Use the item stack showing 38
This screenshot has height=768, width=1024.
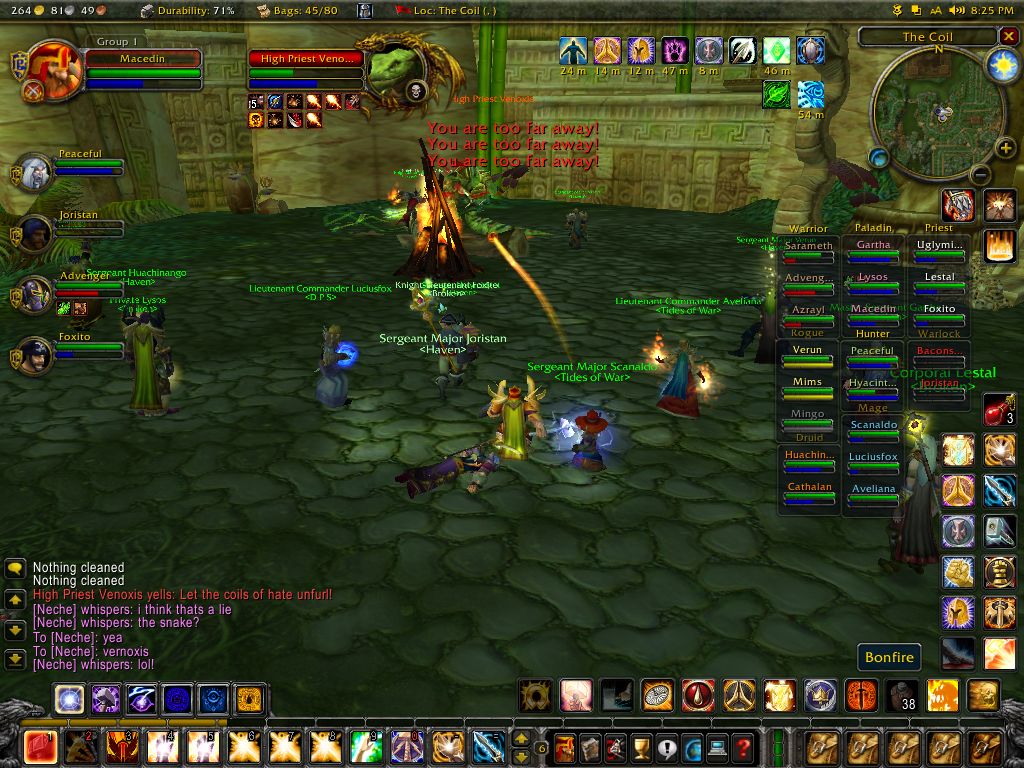903,694
